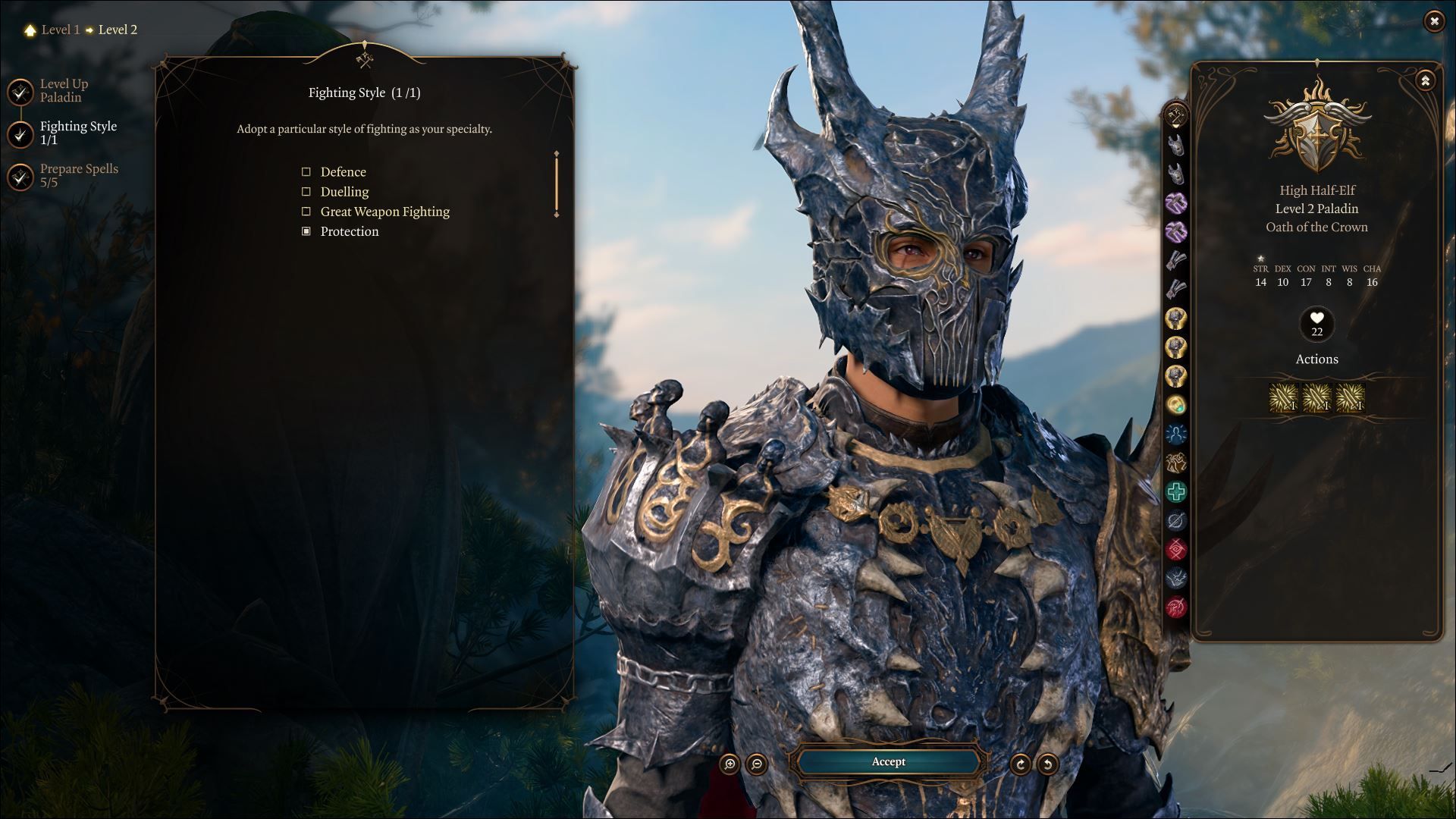Select the crossed hammers icon atop sidebar
Image resolution: width=1456 pixels, height=819 pixels.
(1176, 116)
